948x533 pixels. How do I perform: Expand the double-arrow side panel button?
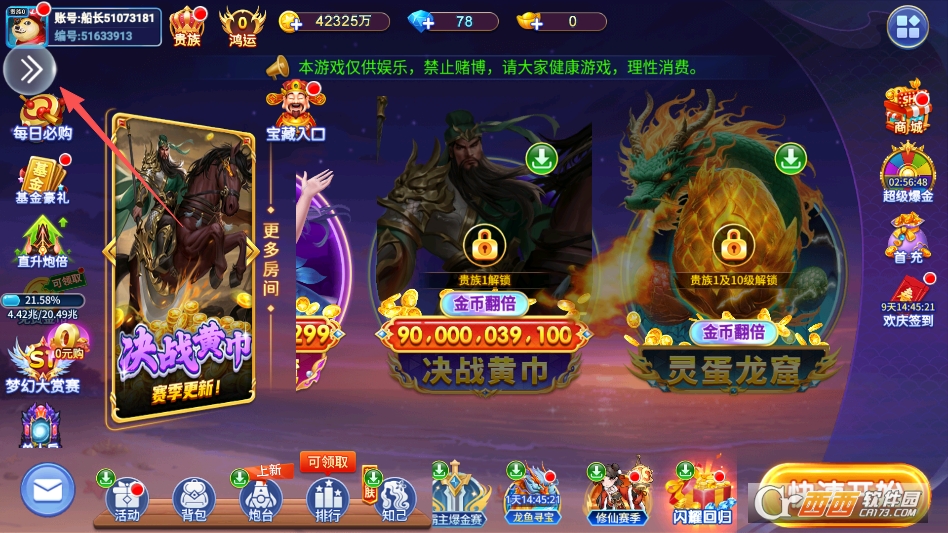coord(30,70)
